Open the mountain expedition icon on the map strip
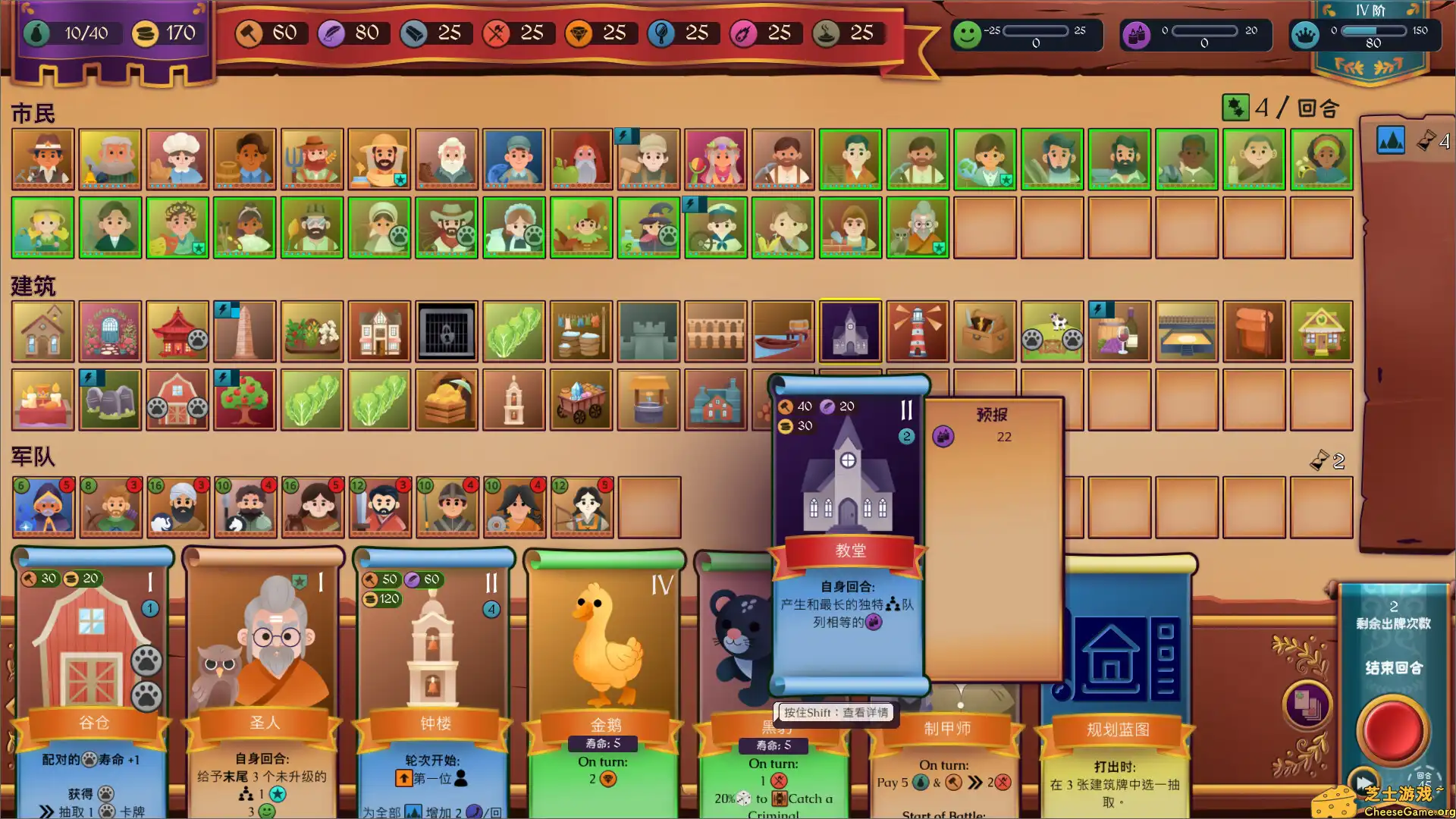 tap(1391, 140)
